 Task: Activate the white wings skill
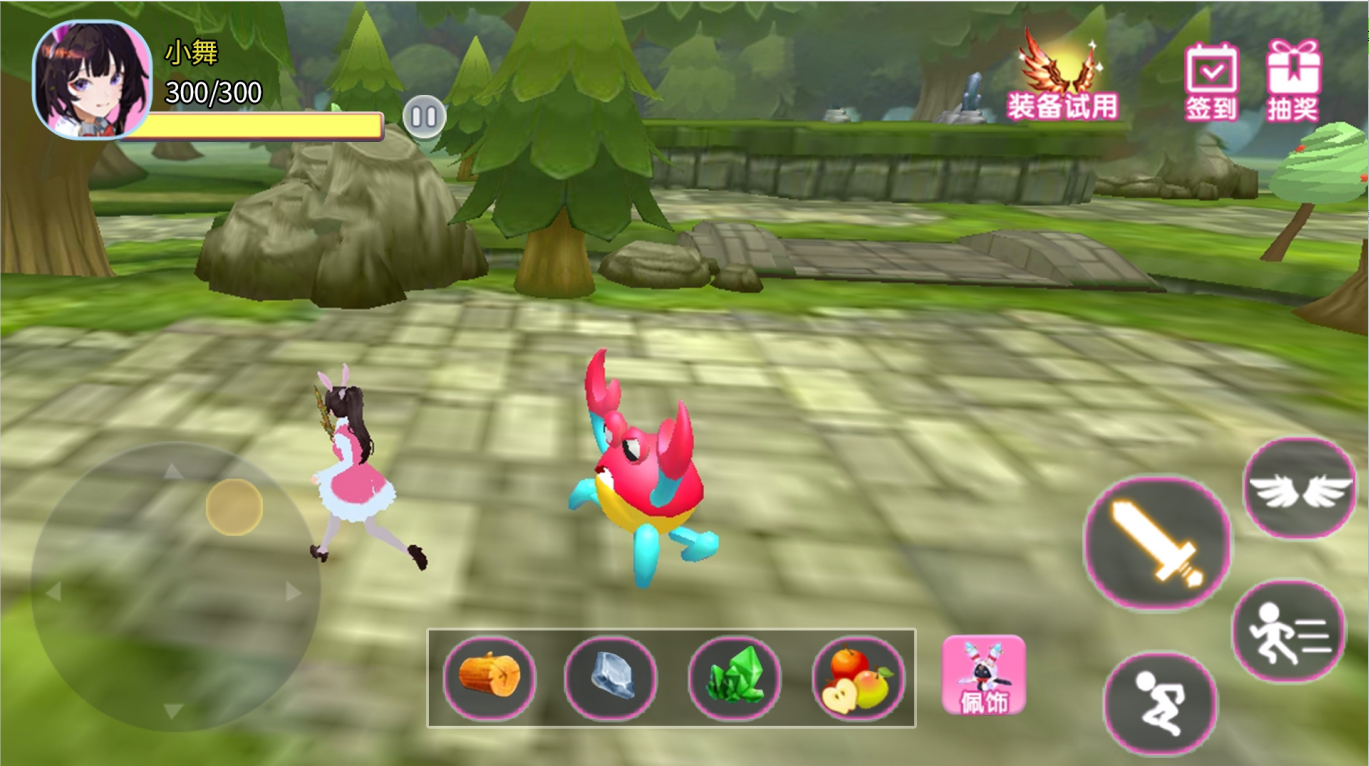[x=1299, y=488]
